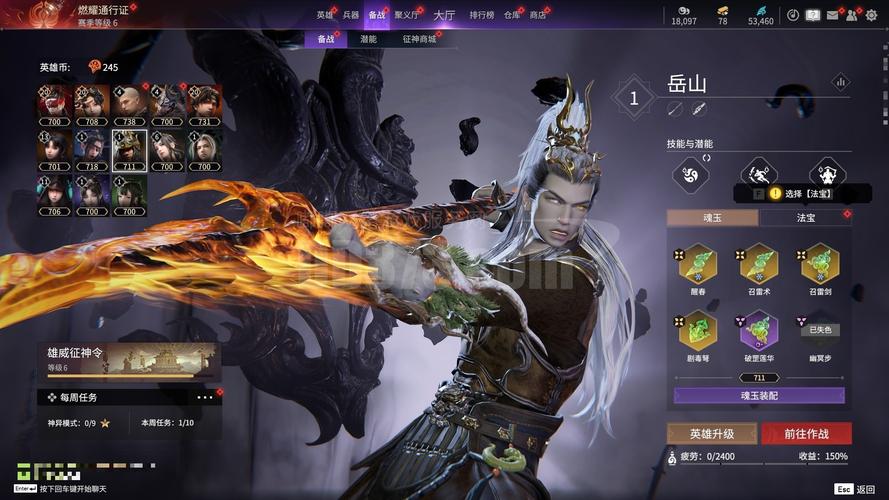Click the 魂玉装配 button
The height and width of the screenshot is (500, 889).
[758, 395]
